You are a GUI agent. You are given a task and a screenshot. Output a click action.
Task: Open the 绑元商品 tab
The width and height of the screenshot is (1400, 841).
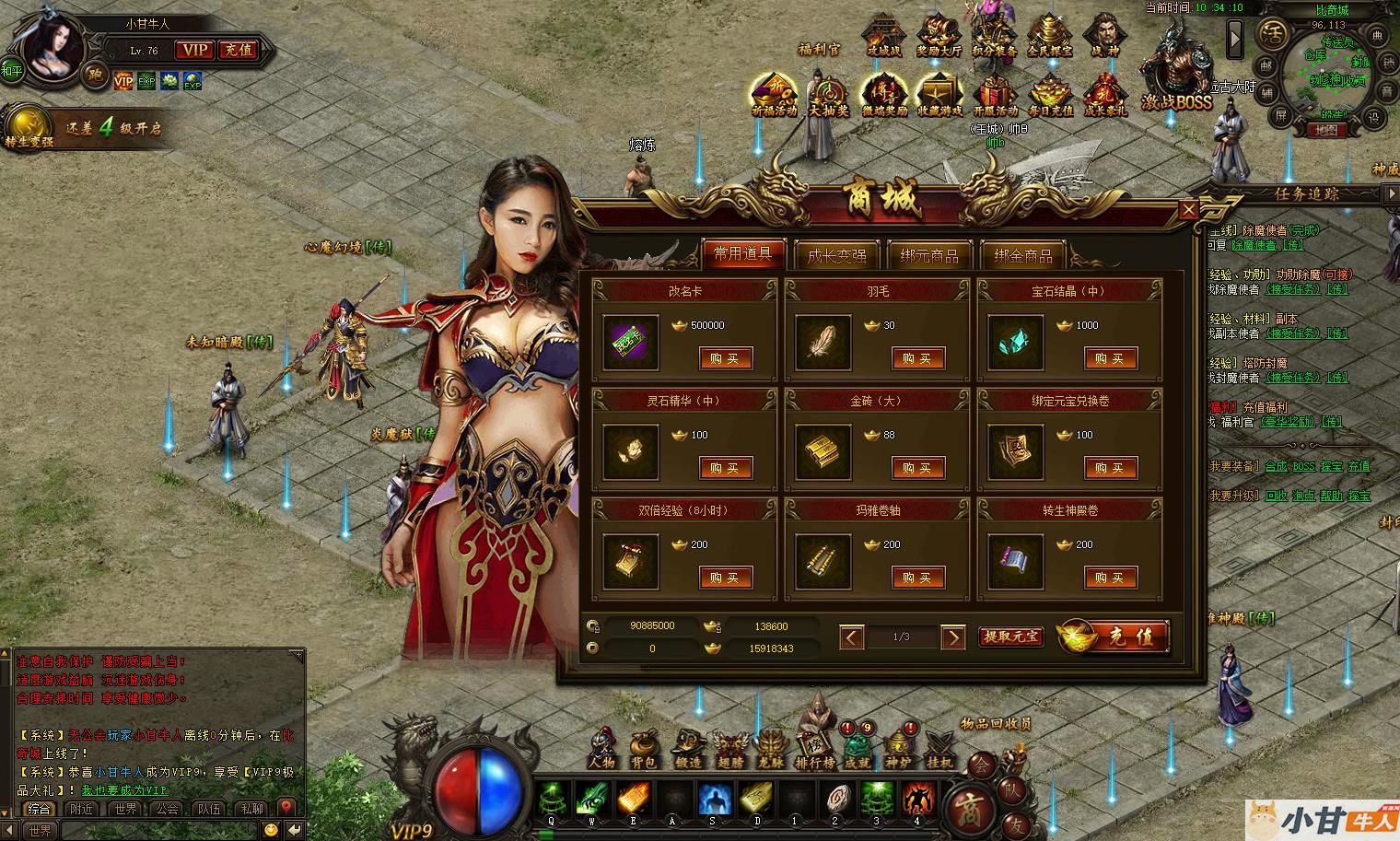click(x=928, y=255)
